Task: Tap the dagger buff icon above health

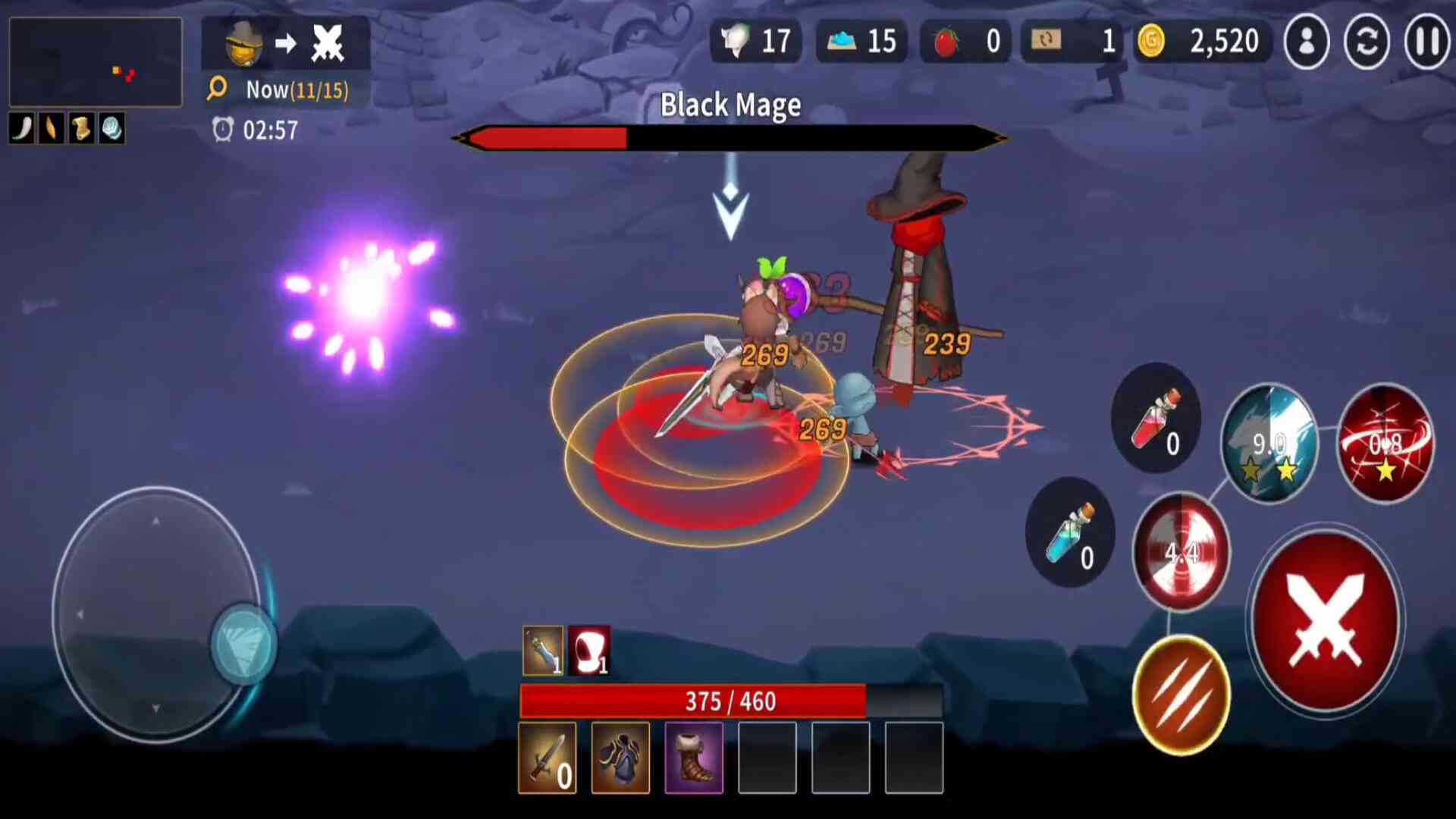Action: coord(543,651)
